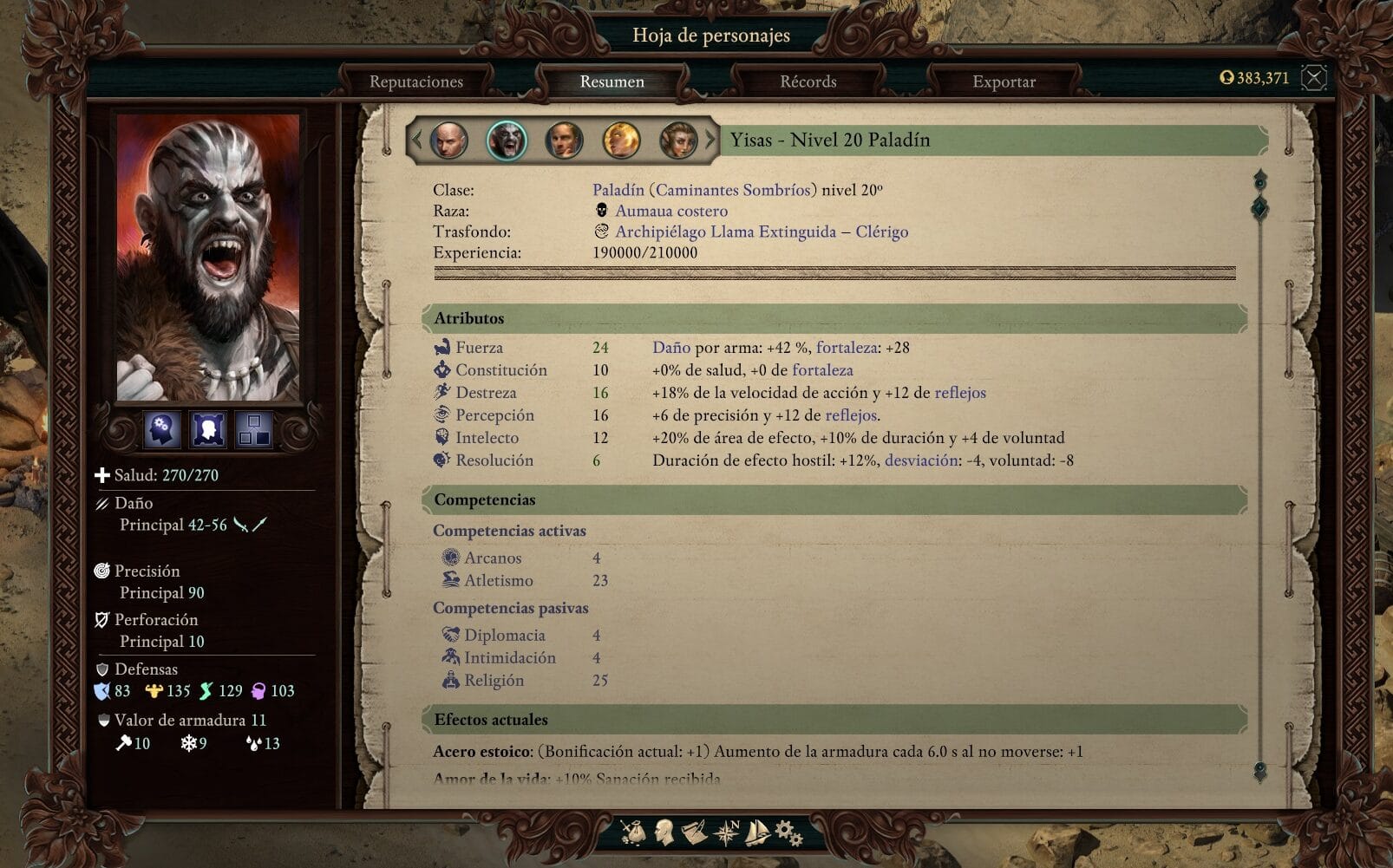Open the inventory bag icon

[633, 832]
